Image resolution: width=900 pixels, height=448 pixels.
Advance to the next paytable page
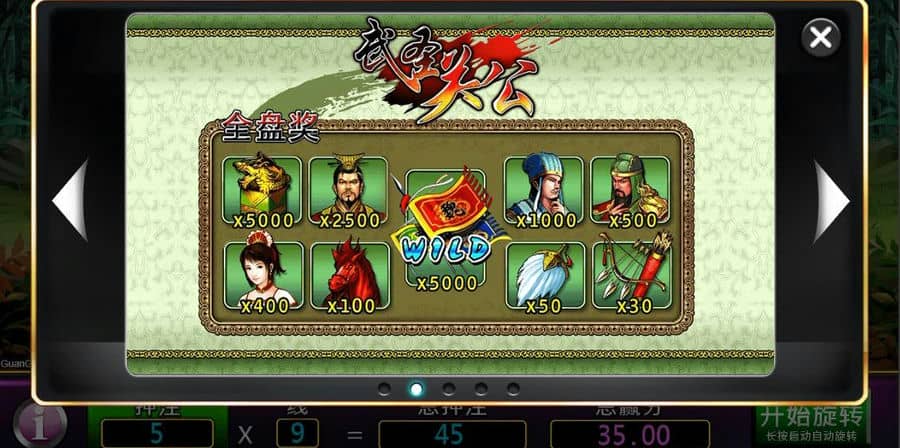(x=831, y=200)
